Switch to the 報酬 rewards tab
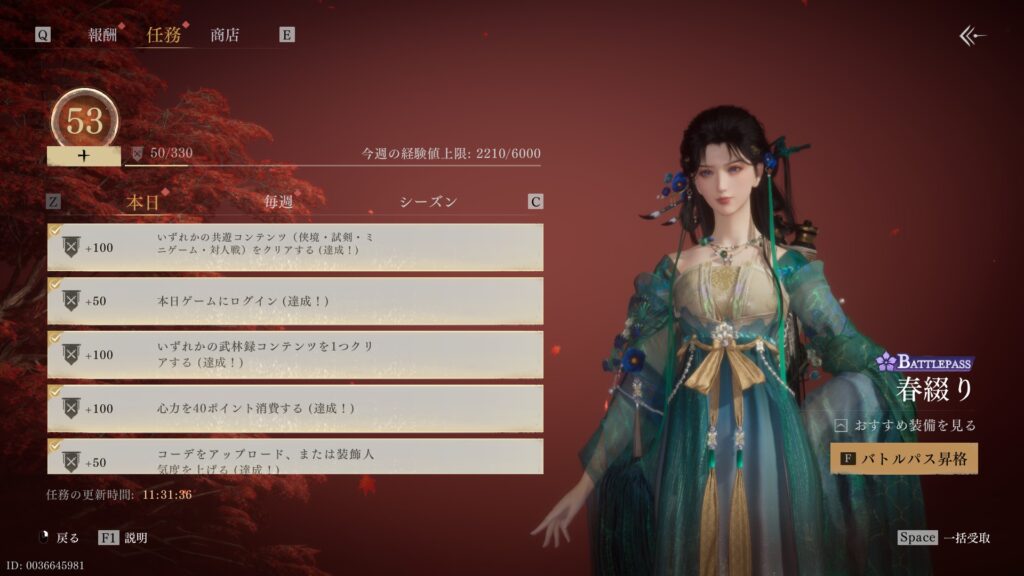This screenshot has width=1024, height=576. [x=102, y=35]
